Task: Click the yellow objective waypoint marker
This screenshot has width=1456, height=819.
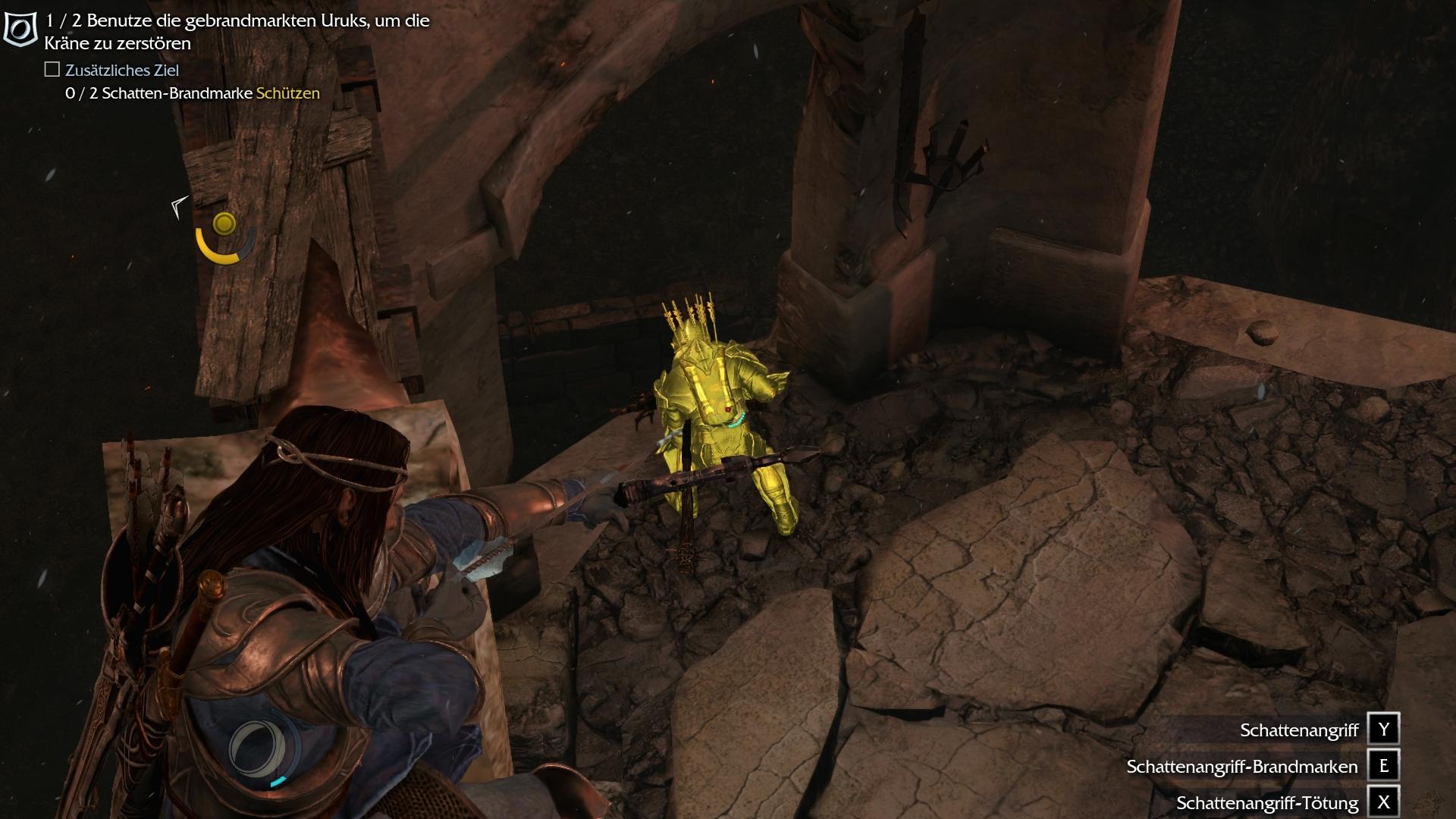Action: (x=224, y=224)
